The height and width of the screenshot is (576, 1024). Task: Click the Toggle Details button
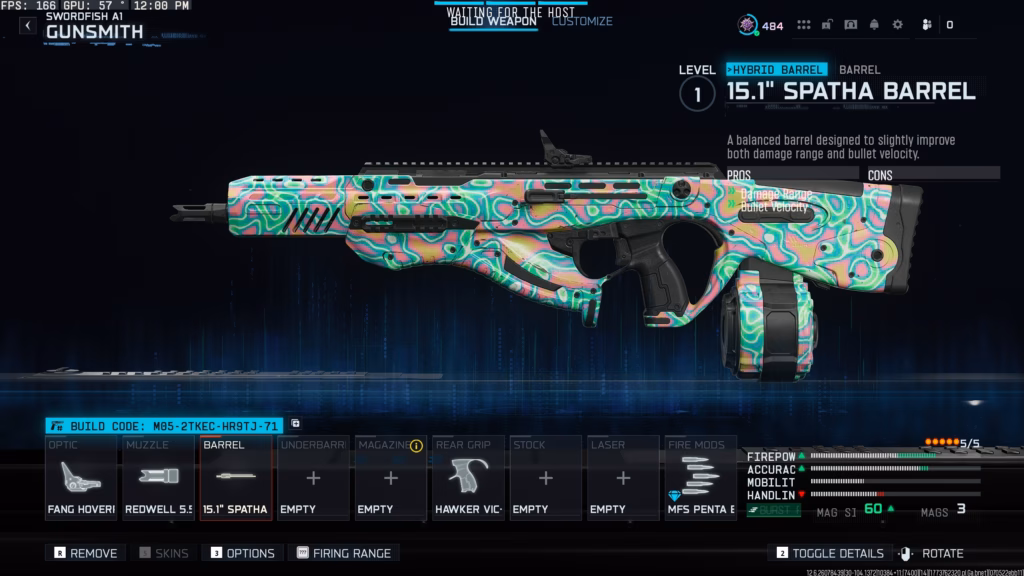click(830, 553)
